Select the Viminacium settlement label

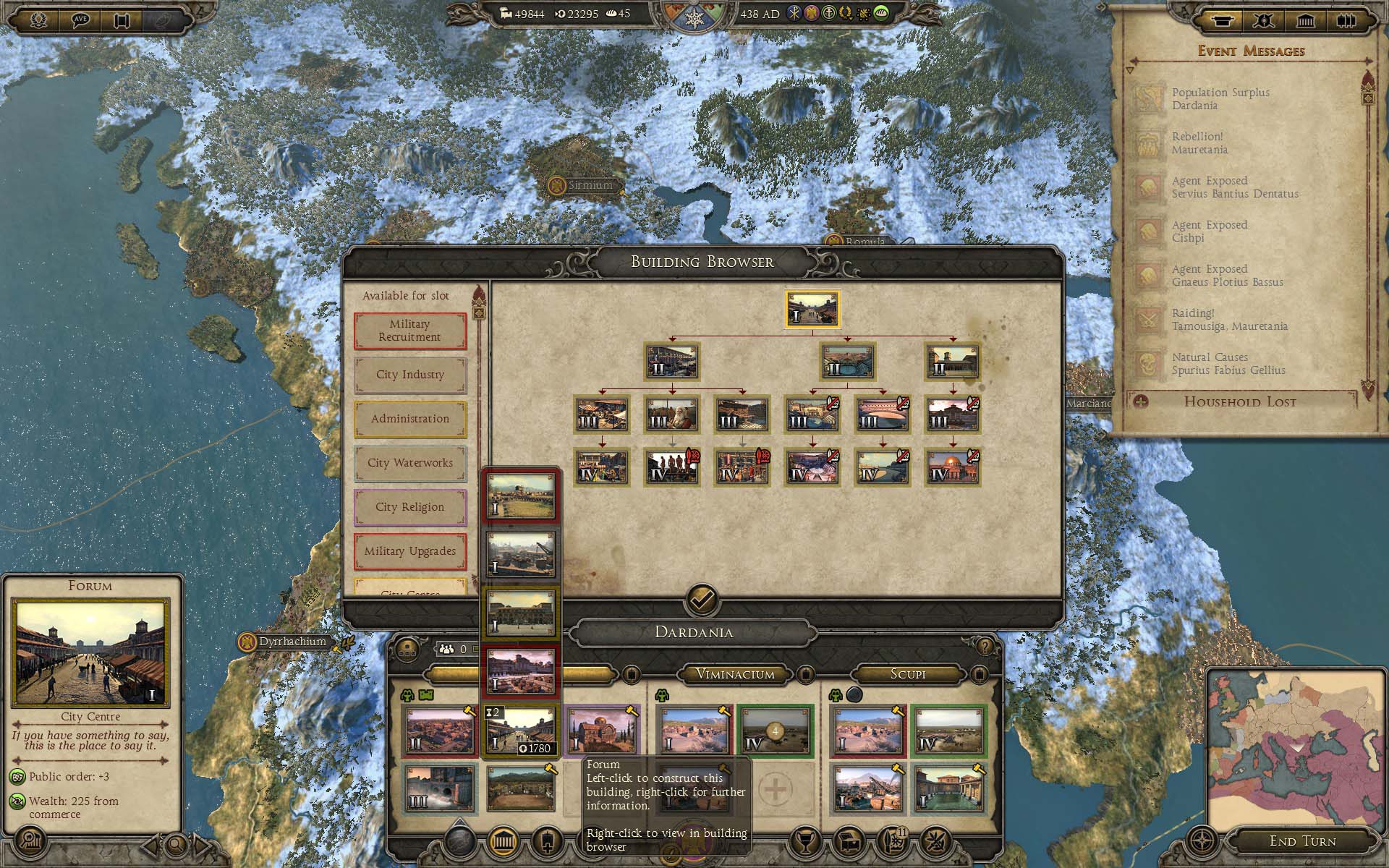[735, 674]
